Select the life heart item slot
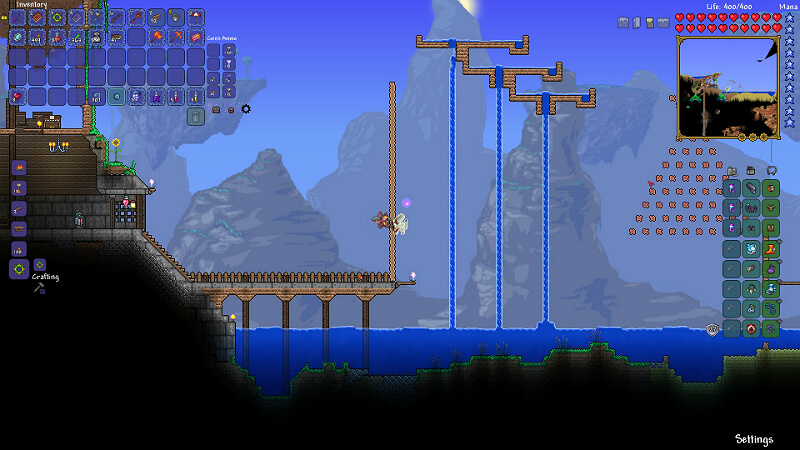The height and width of the screenshot is (450, 800). coord(17,96)
